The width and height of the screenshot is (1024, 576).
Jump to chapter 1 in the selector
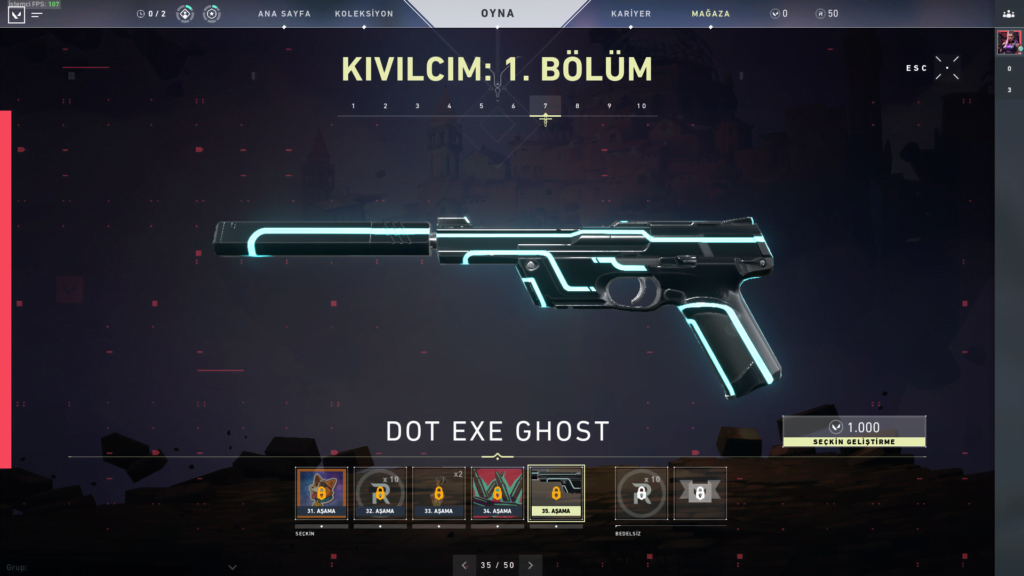[353, 106]
